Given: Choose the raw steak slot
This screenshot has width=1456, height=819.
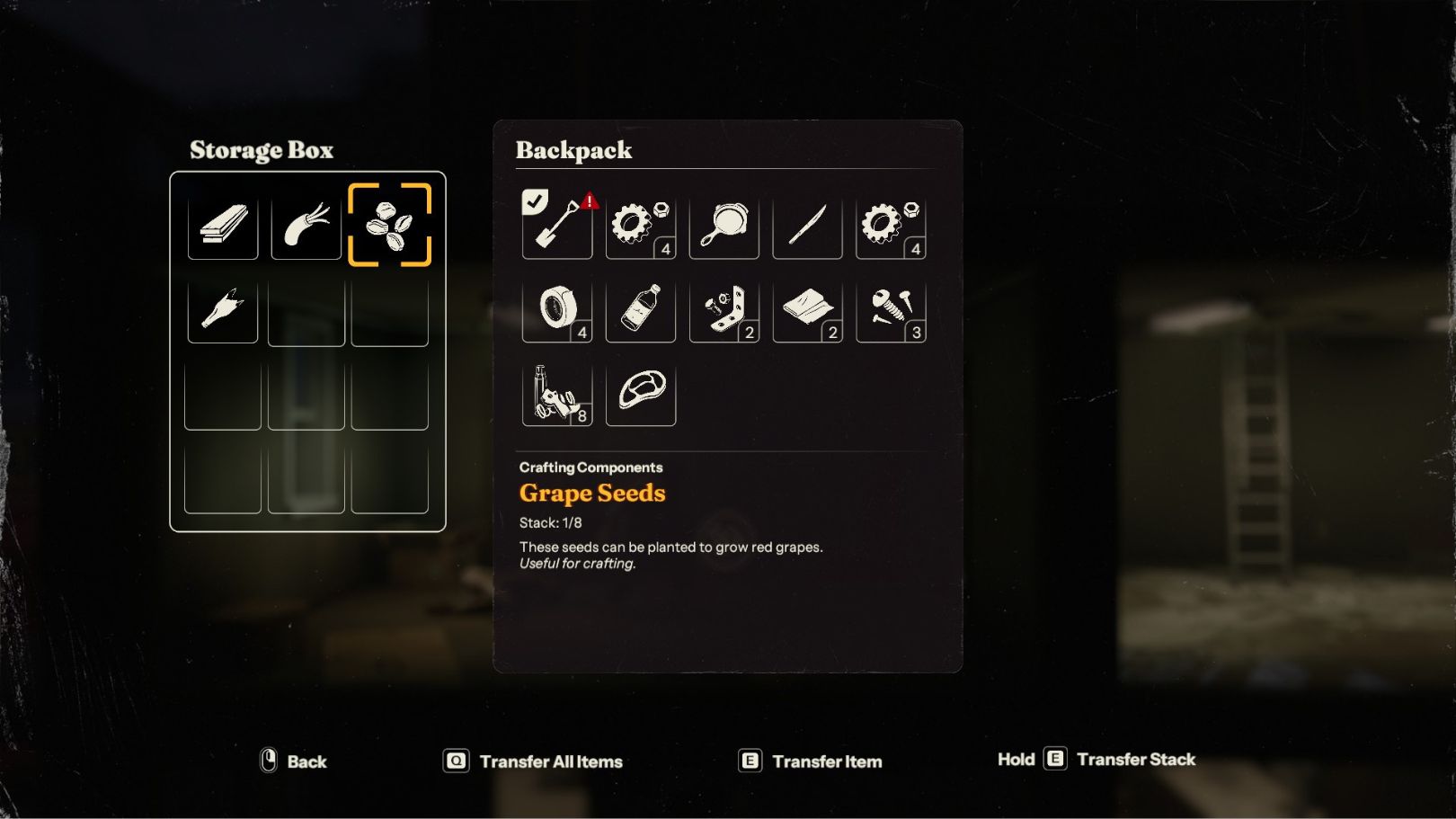Looking at the screenshot, I should pyautogui.click(x=641, y=392).
